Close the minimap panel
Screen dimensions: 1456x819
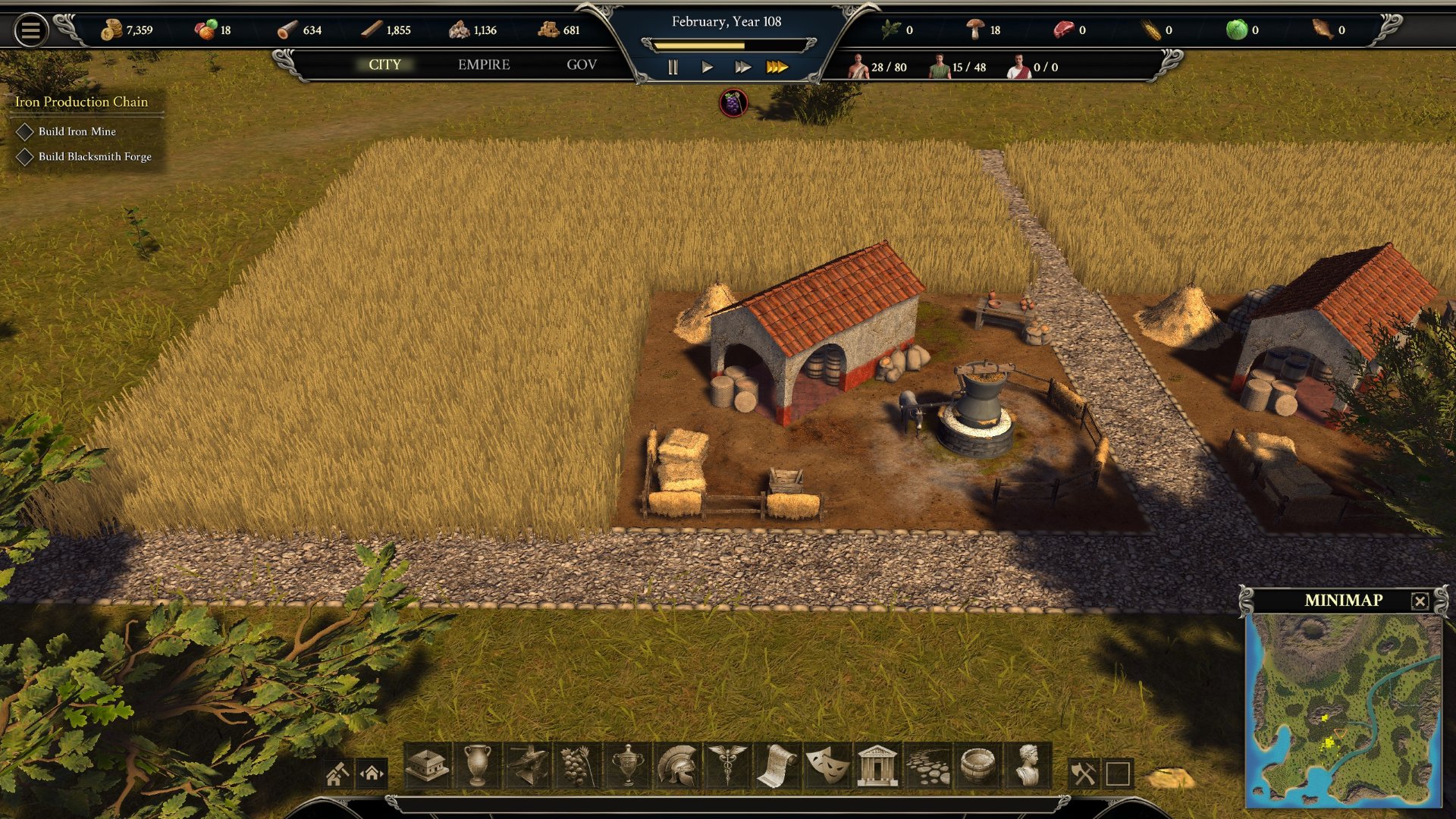[1420, 601]
